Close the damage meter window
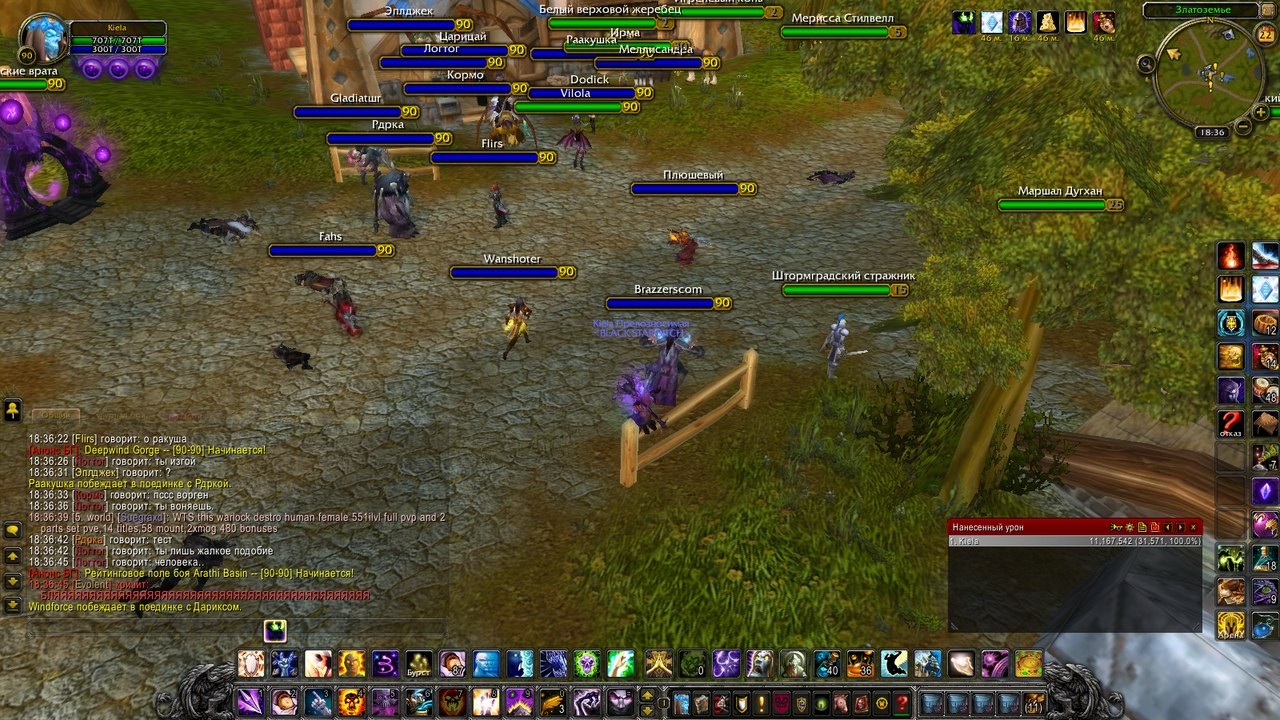The height and width of the screenshot is (720, 1280). point(1193,527)
